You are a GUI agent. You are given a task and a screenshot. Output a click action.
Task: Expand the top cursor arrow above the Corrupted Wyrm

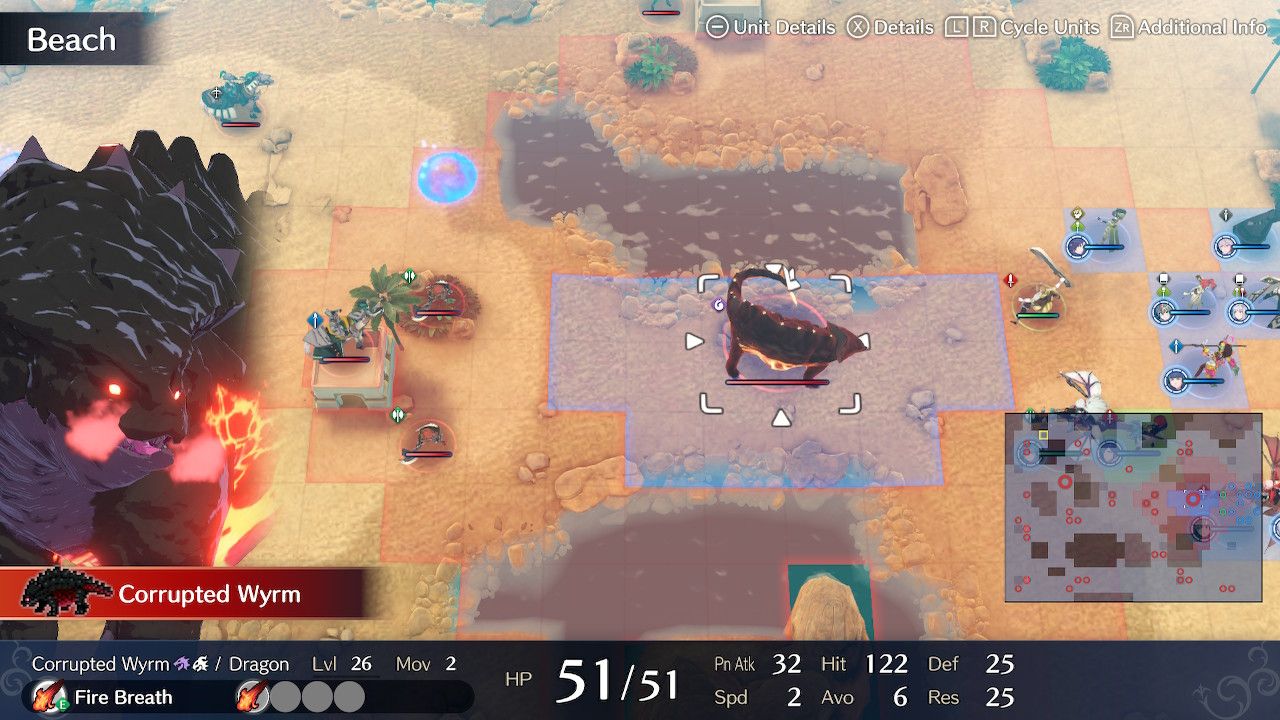coord(775,268)
